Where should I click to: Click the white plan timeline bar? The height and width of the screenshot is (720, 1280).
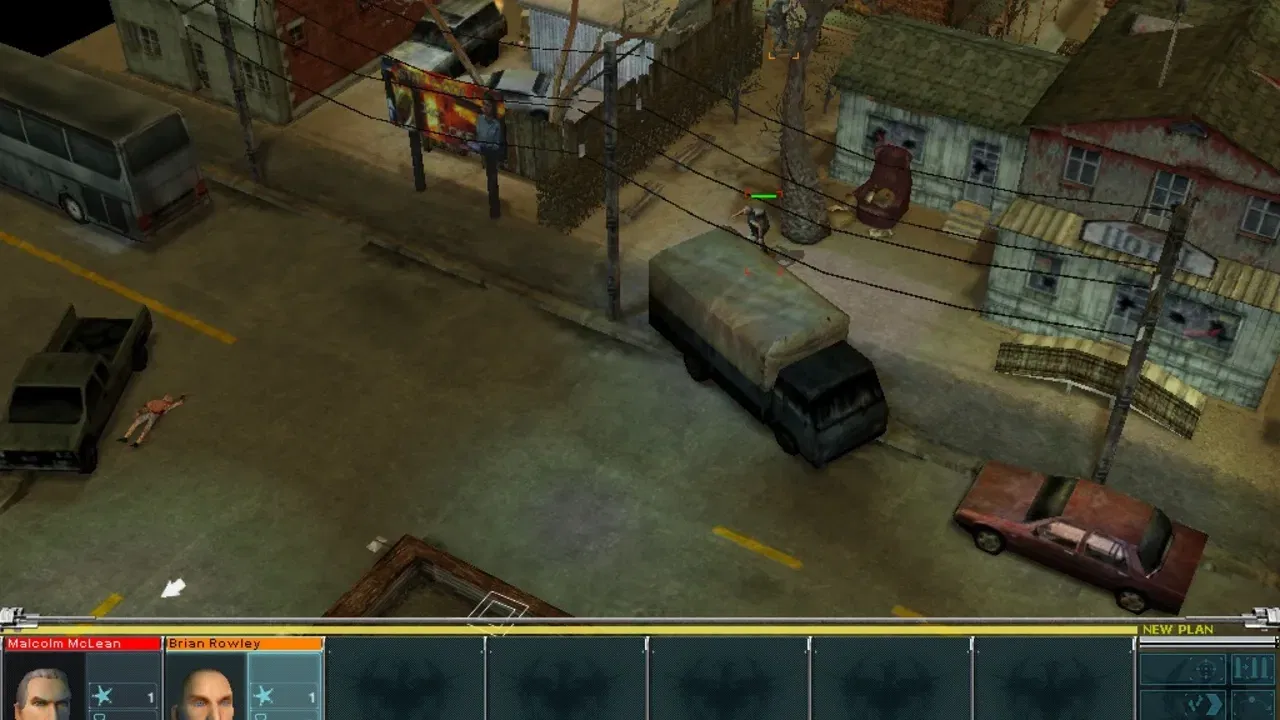point(1200,639)
